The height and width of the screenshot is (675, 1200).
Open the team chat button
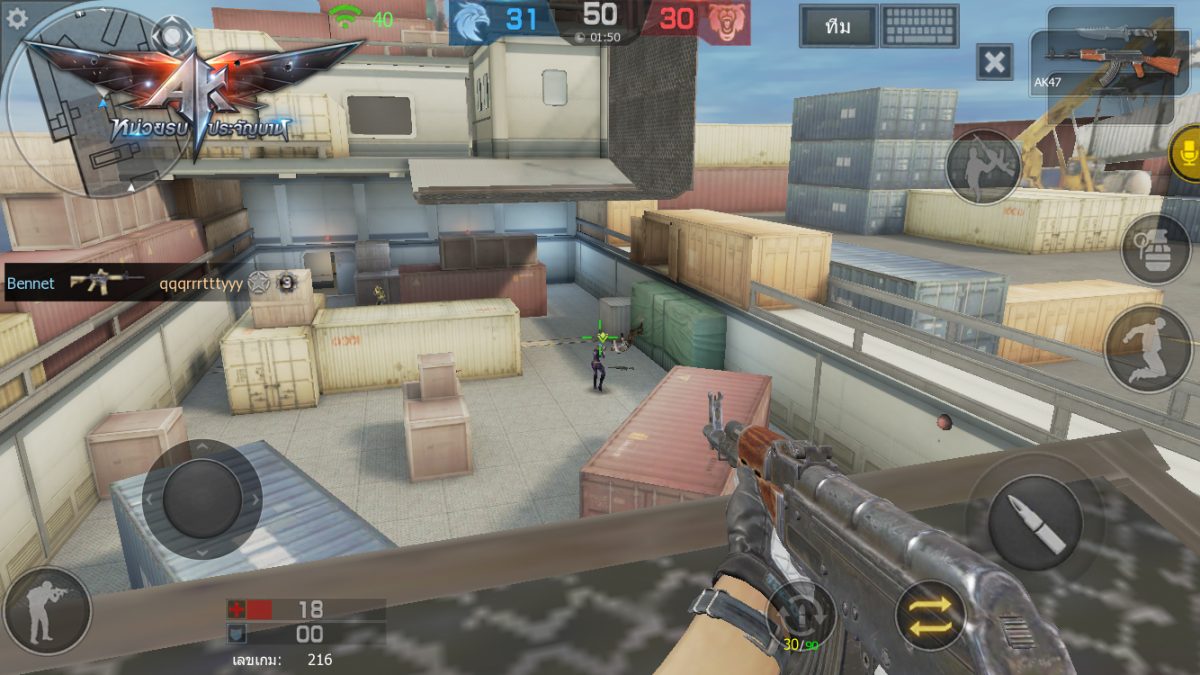click(838, 27)
